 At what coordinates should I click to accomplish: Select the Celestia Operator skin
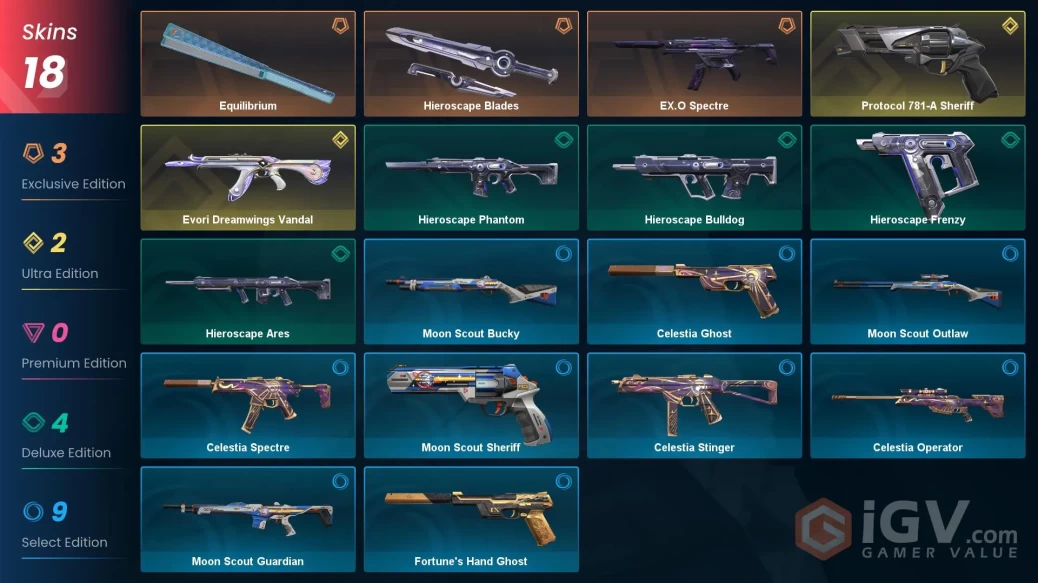click(x=917, y=406)
